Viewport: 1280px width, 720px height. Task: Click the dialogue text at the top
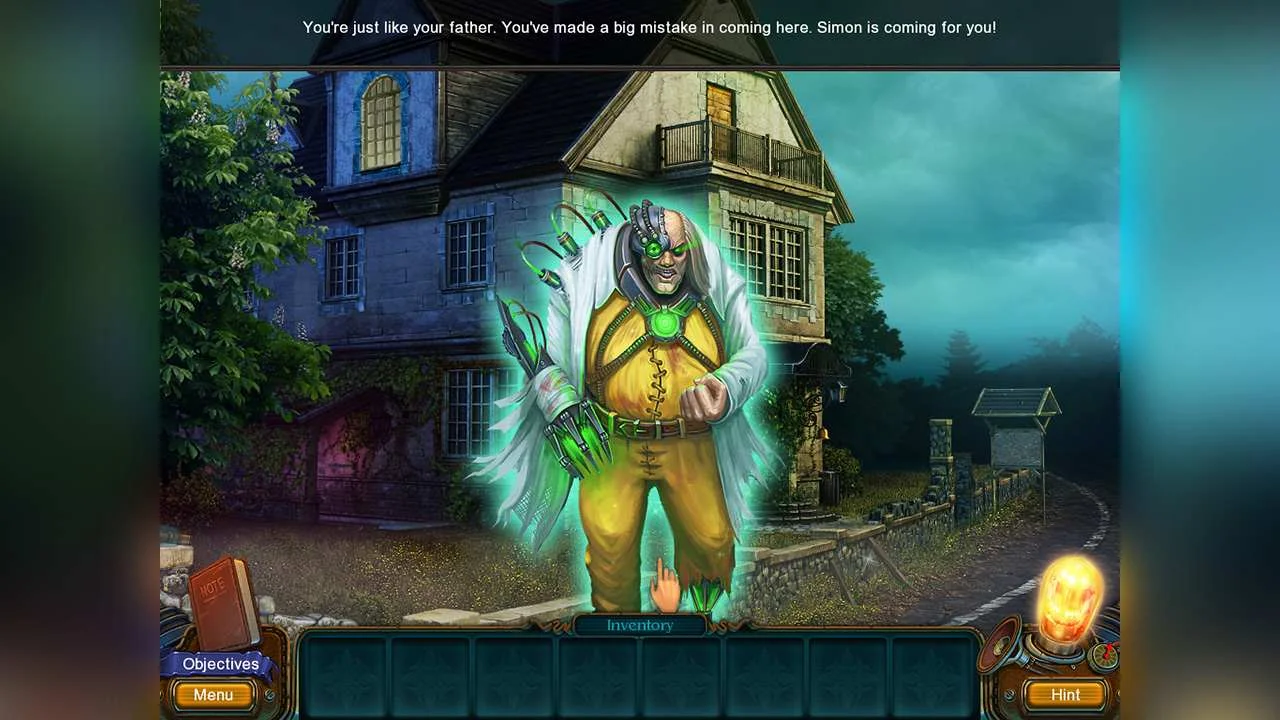649,27
